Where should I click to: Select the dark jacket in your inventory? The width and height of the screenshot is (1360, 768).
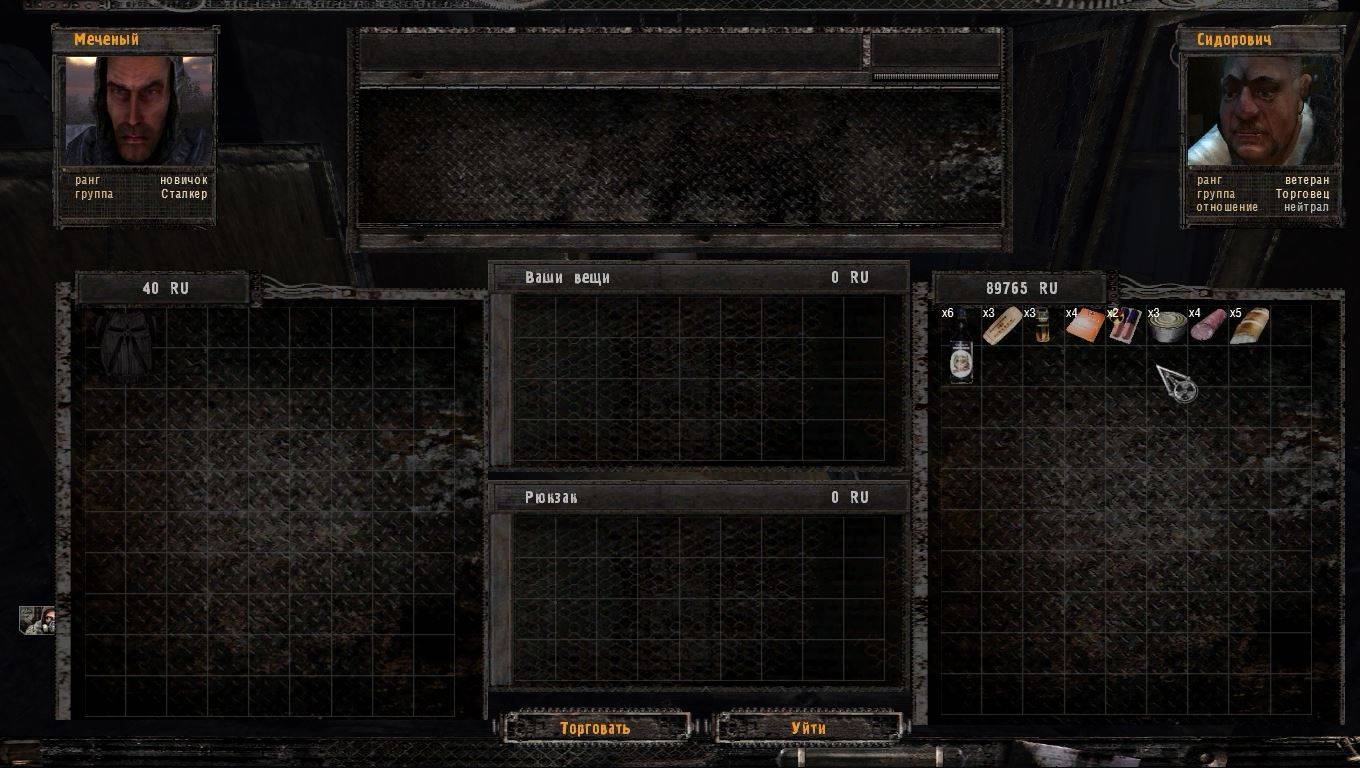click(x=126, y=345)
